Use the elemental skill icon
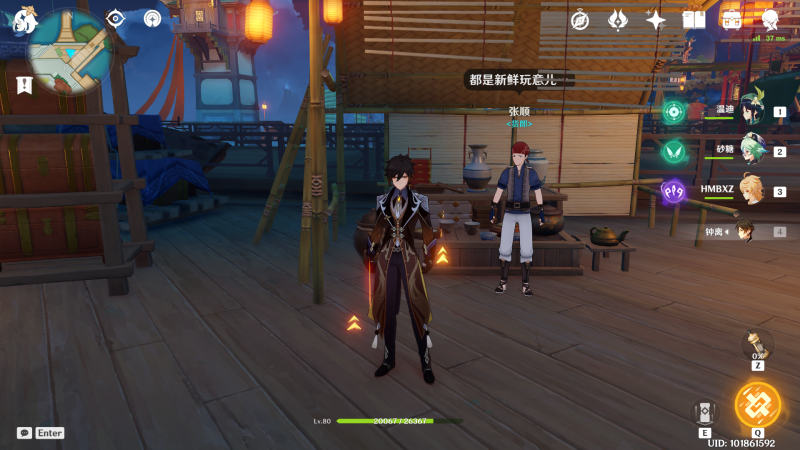 (704, 411)
